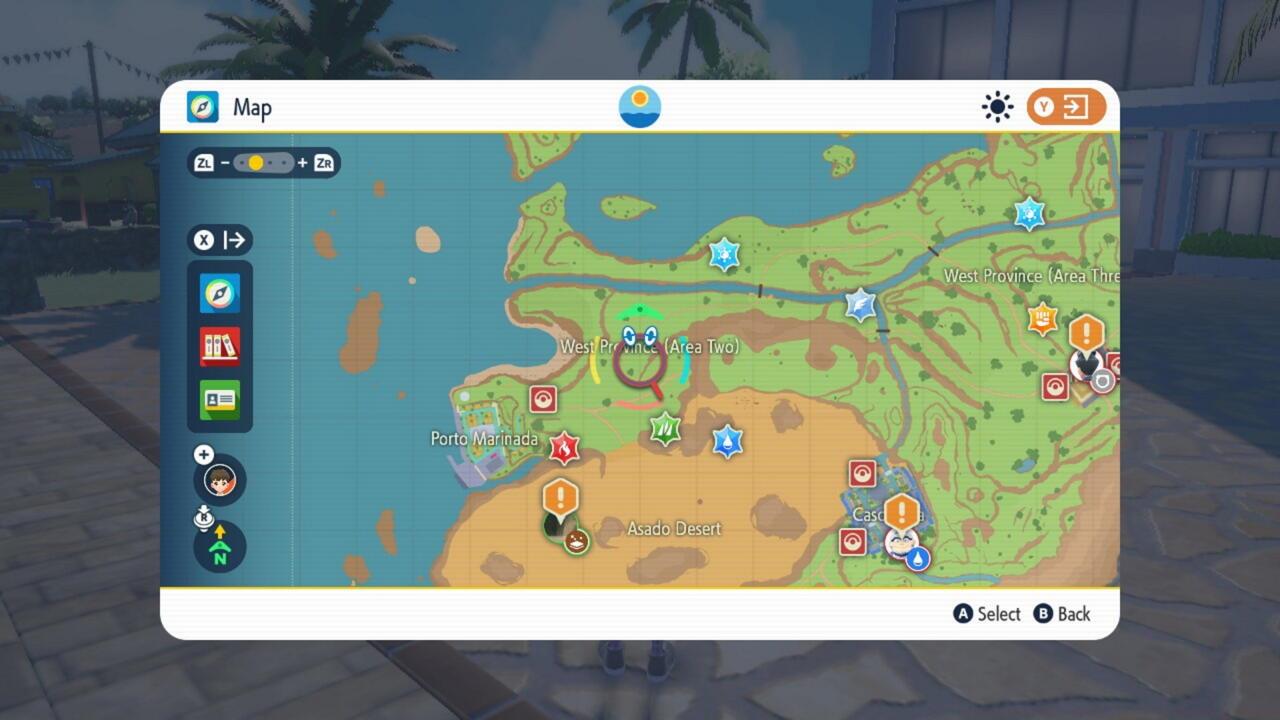Click the red battle marker south of Porto Marinada

pos(565,447)
